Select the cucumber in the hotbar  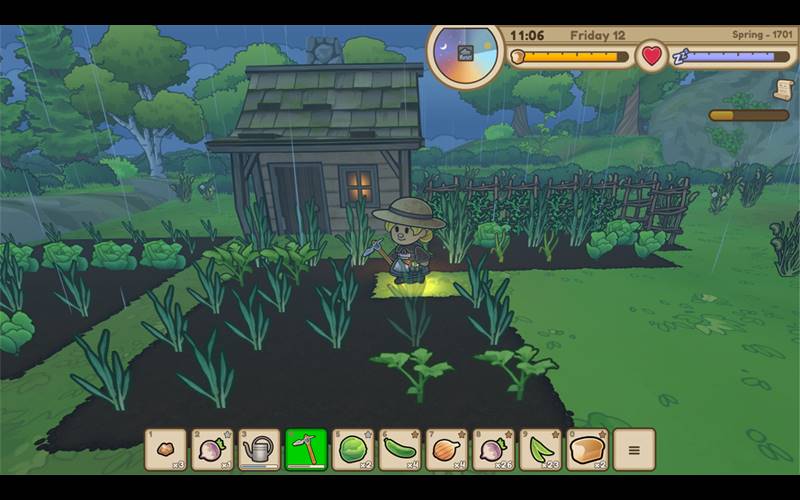(400, 449)
